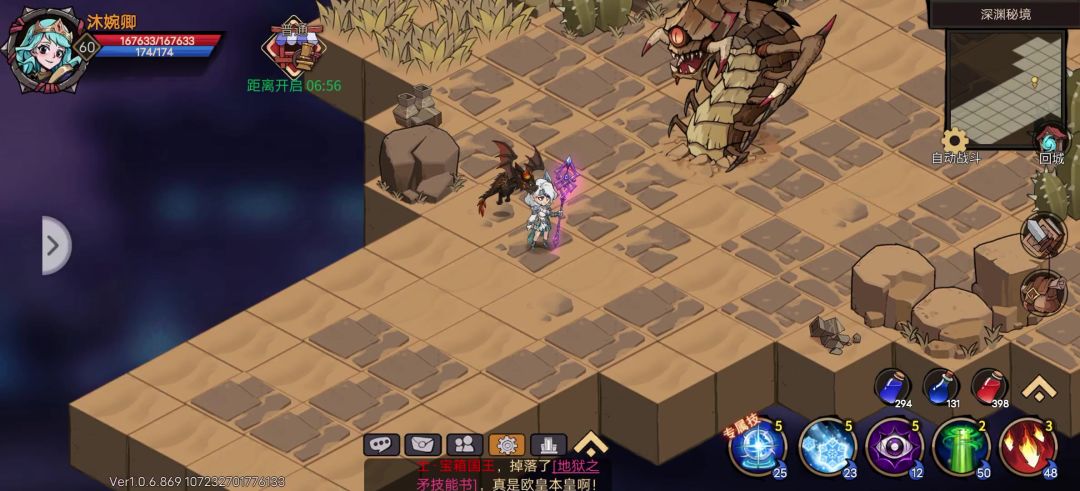Cast the ice snowflake skill
1080x491 pixels.
[827, 446]
